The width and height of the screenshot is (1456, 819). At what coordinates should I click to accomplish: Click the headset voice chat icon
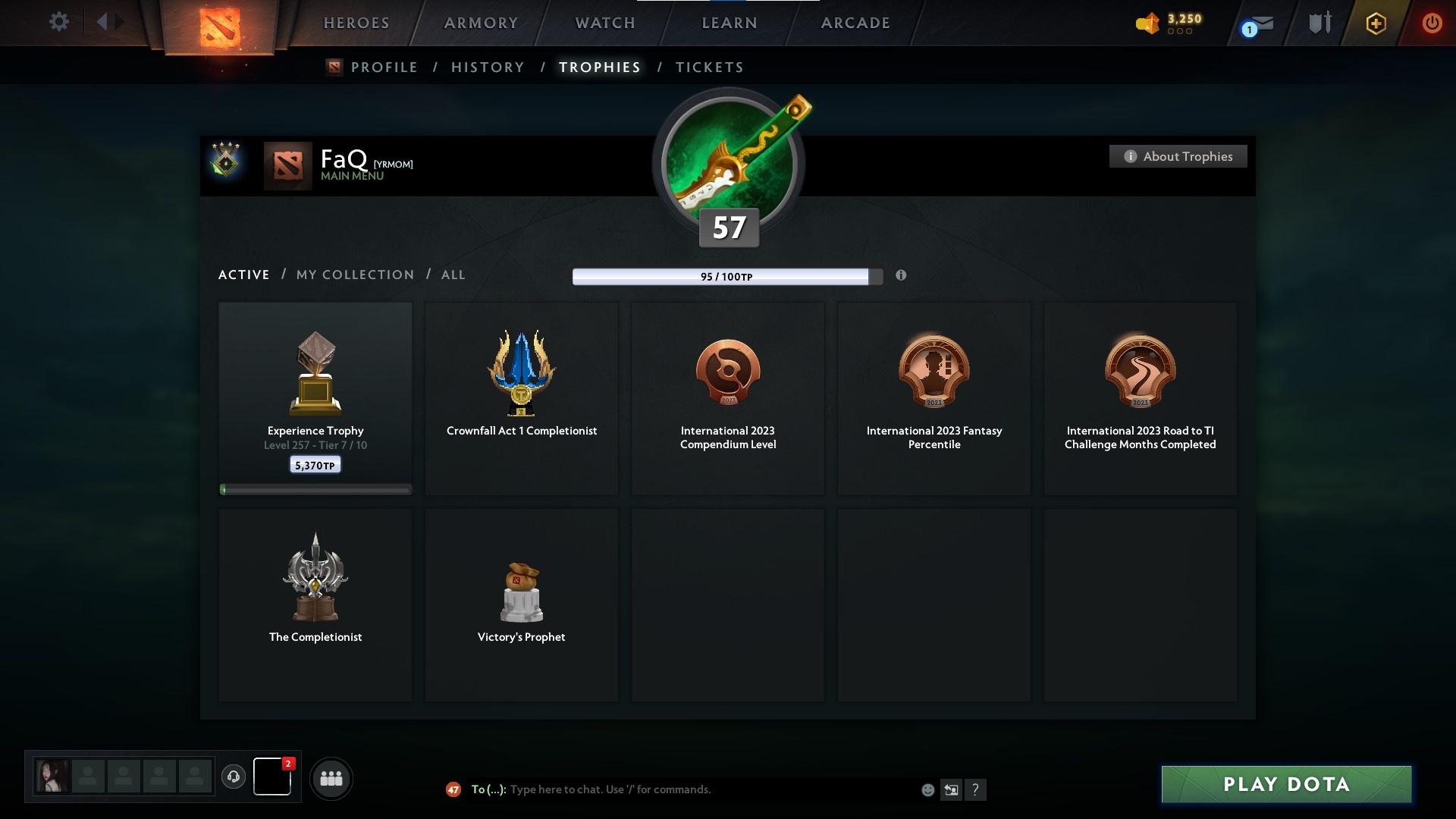[234, 777]
